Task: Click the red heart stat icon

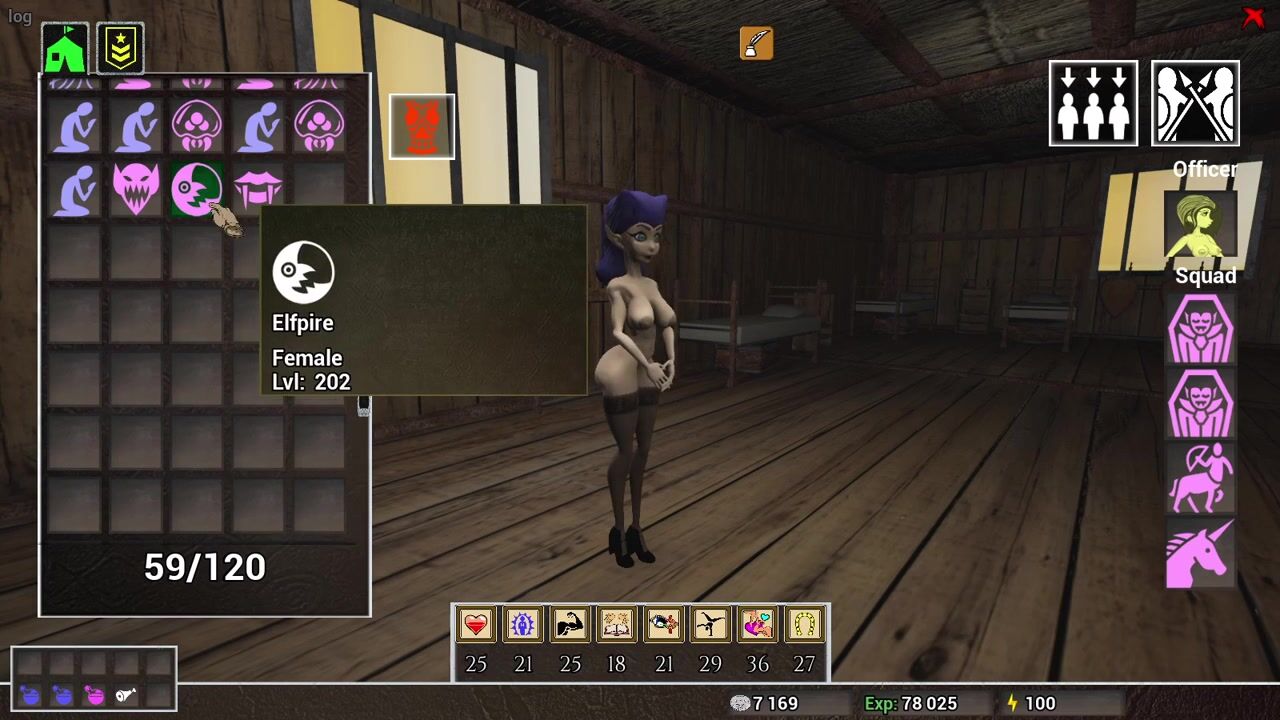Action: 476,625
